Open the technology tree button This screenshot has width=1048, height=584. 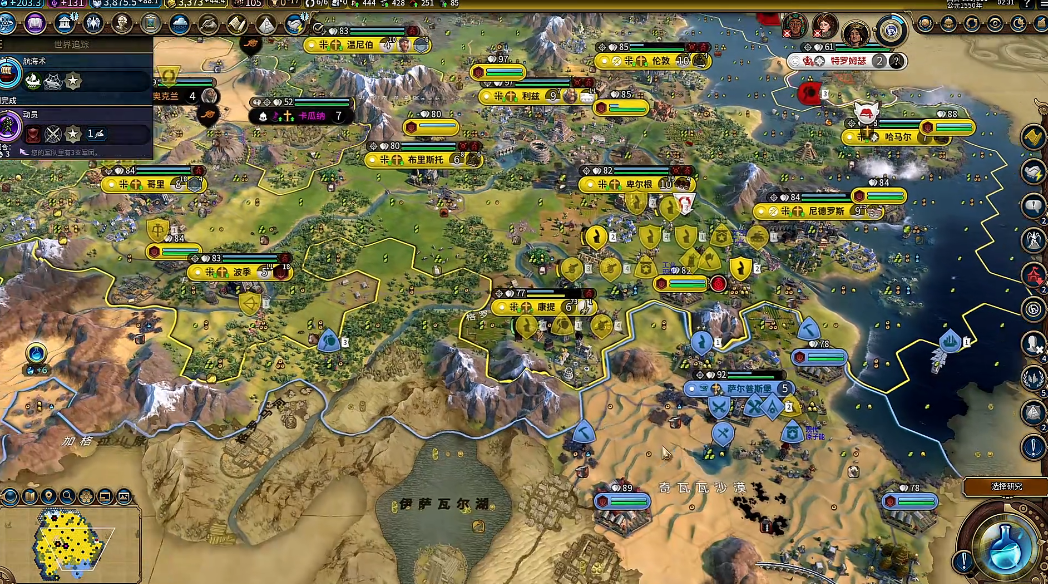10,22
